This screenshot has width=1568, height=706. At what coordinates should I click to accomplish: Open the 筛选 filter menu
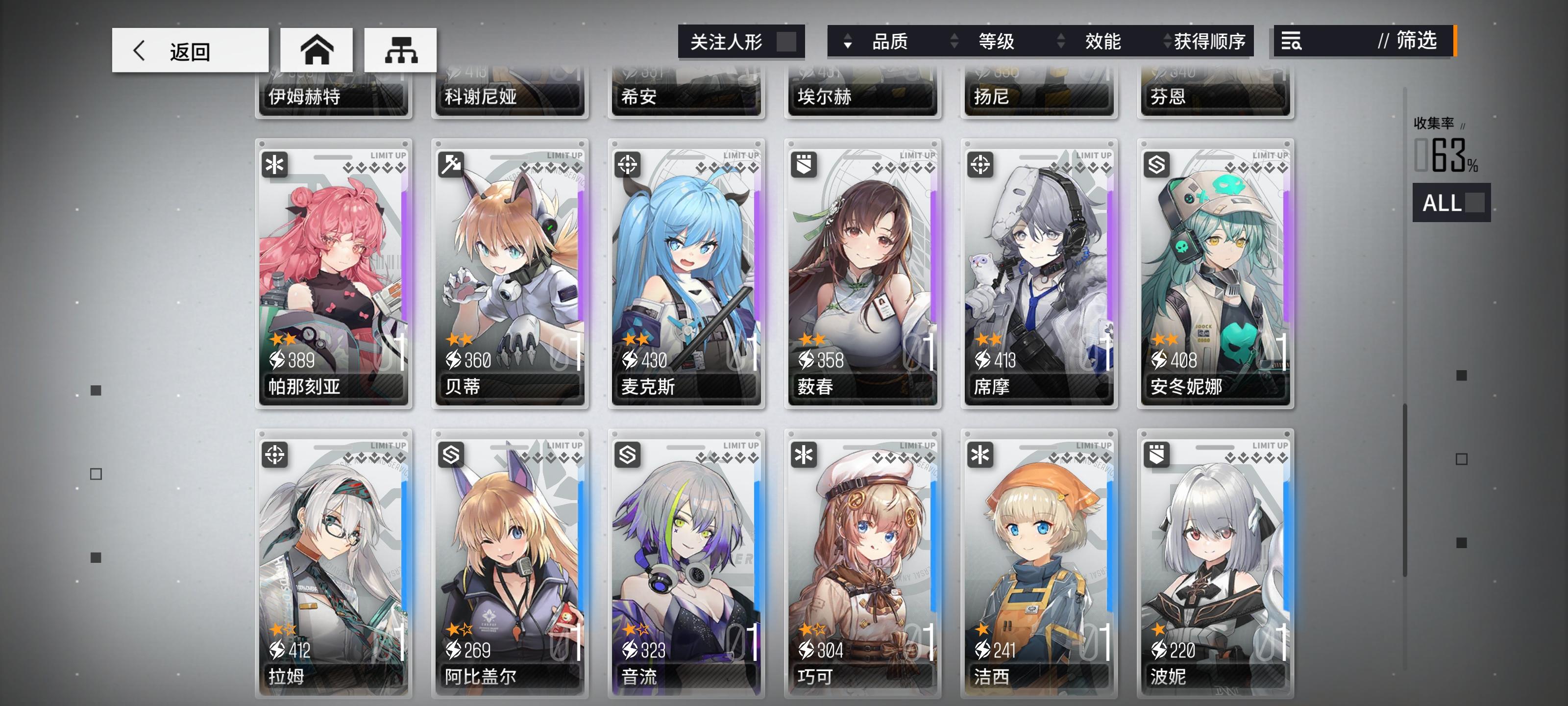tap(1413, 42)
